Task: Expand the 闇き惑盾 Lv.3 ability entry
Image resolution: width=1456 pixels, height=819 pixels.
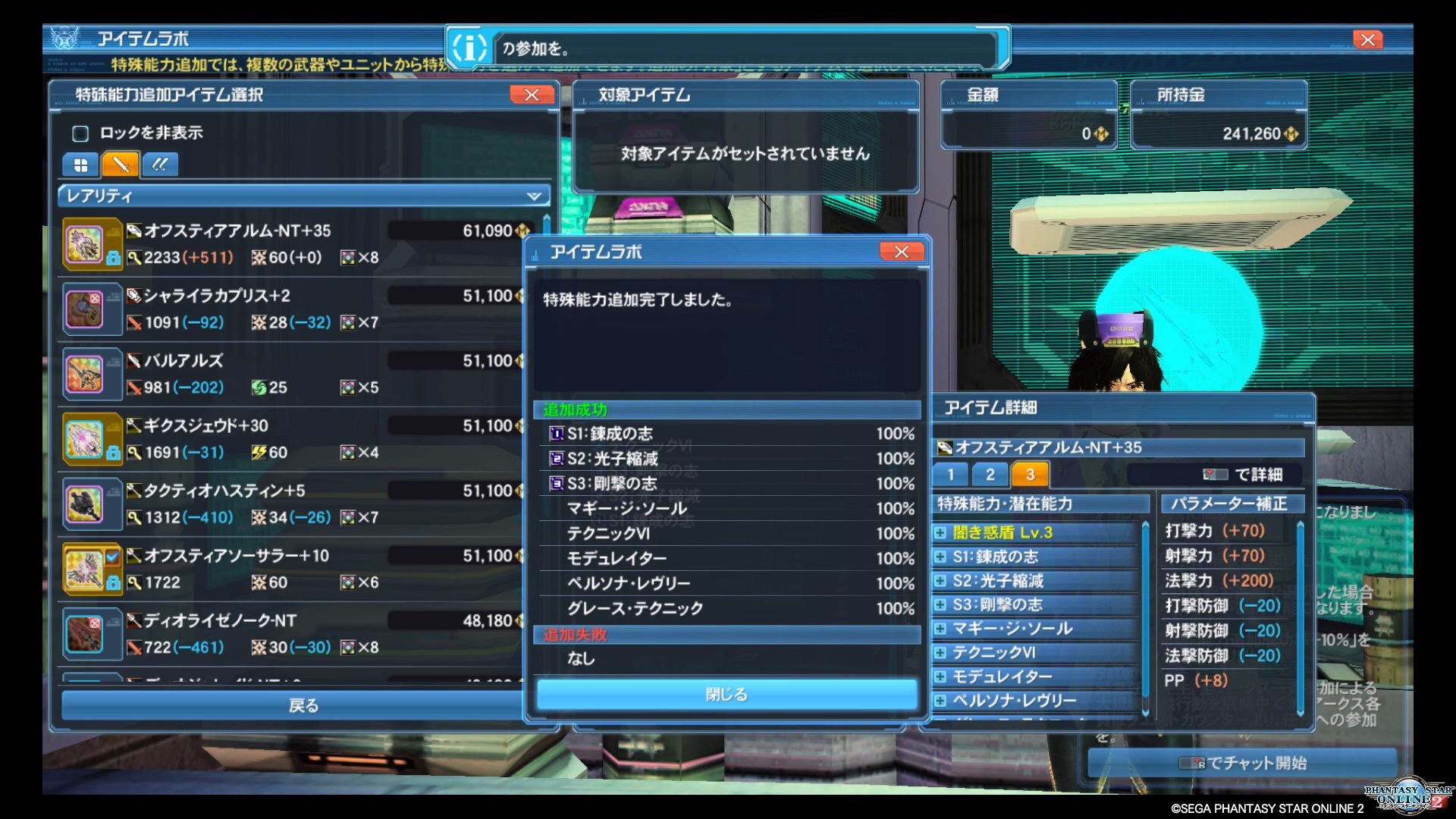Action: [x=941, y=532]
